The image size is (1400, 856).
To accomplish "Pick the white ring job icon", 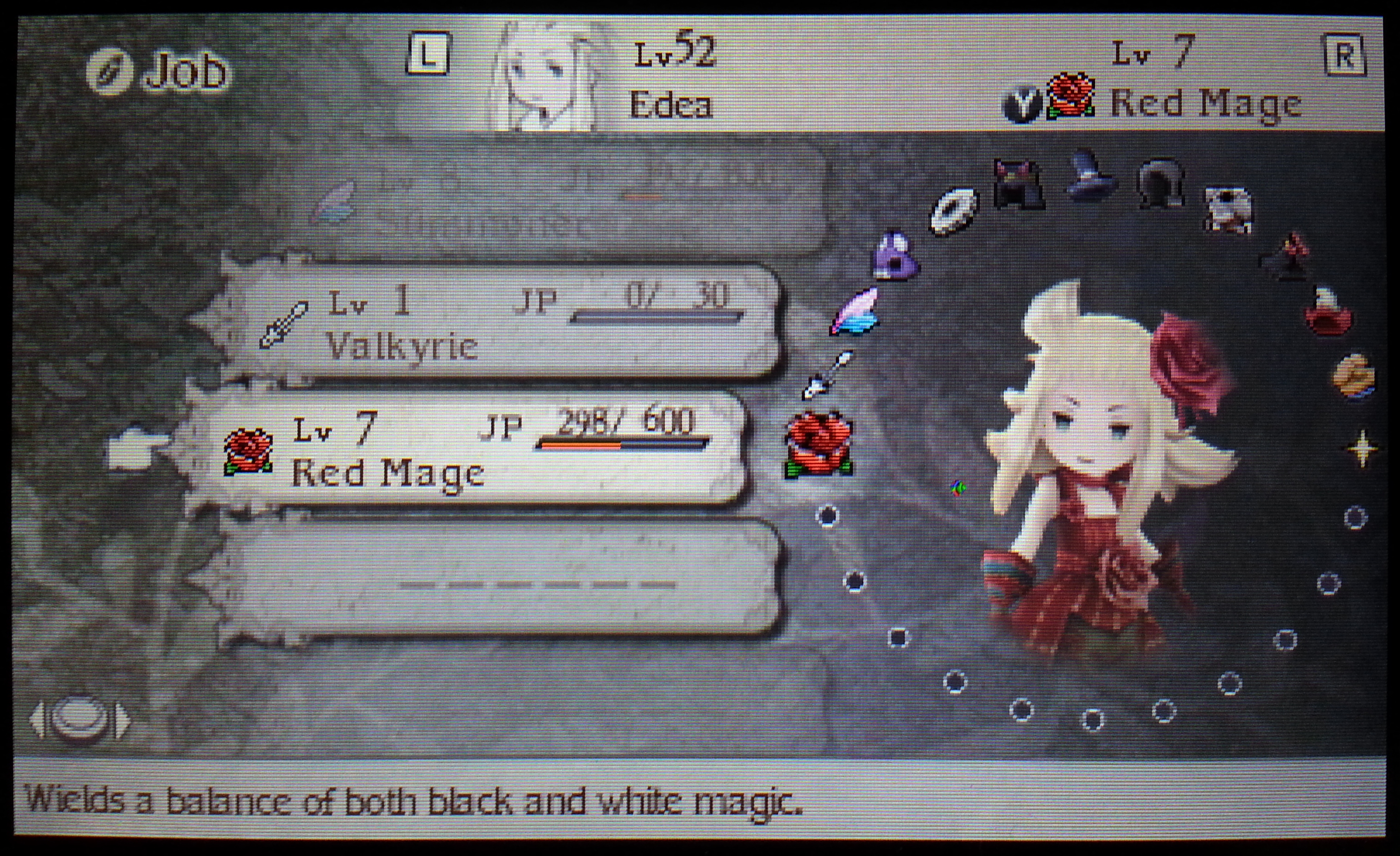I will 954,212.
